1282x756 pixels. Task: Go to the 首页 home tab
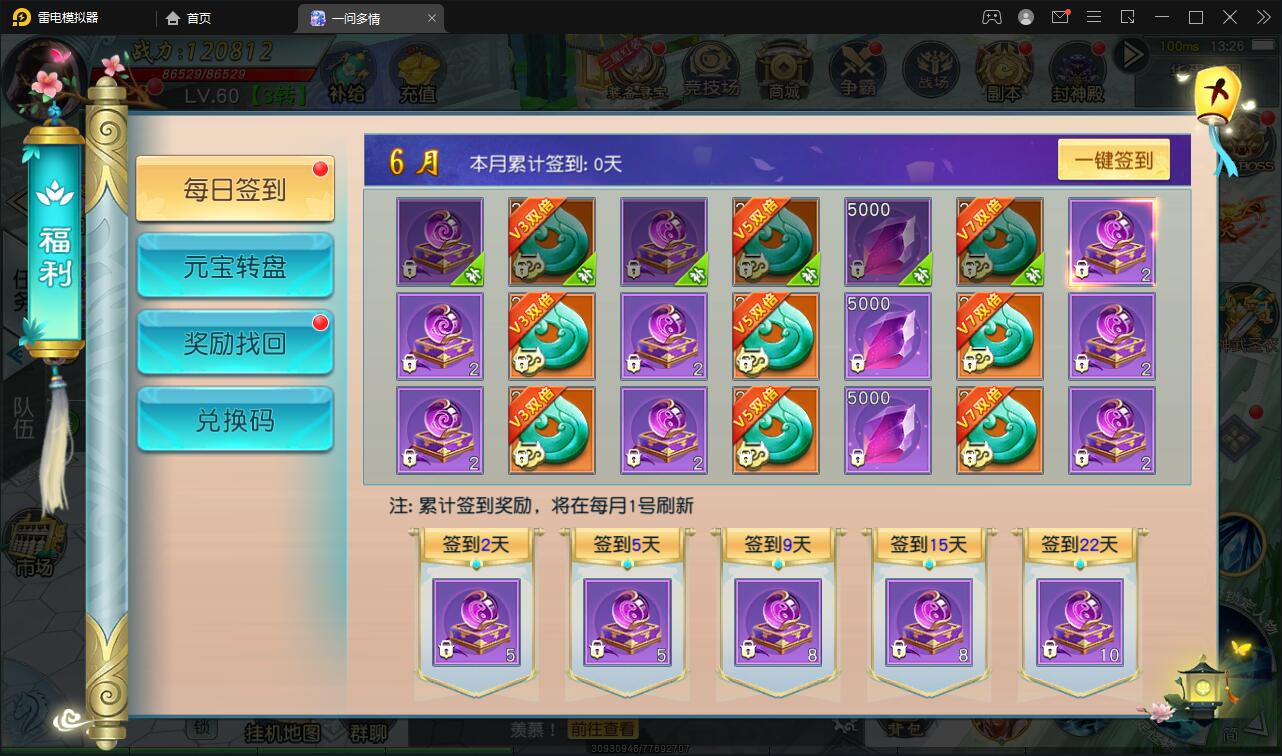coord(187,17)
